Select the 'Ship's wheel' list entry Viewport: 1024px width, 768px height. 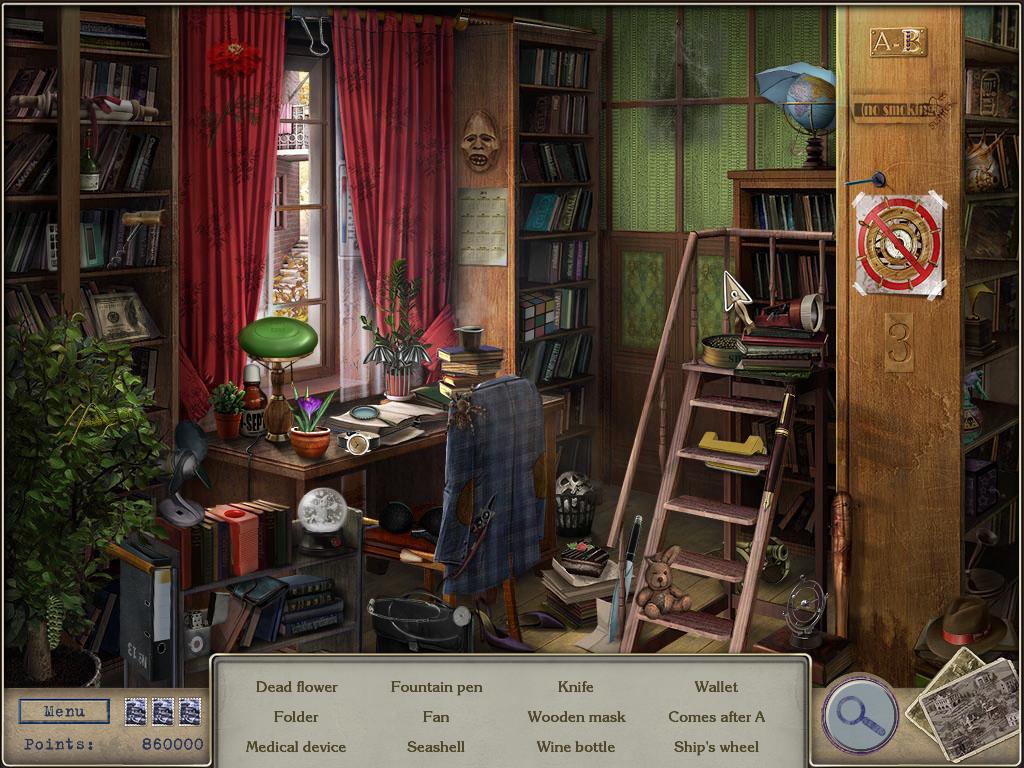[x=716, y=747]
